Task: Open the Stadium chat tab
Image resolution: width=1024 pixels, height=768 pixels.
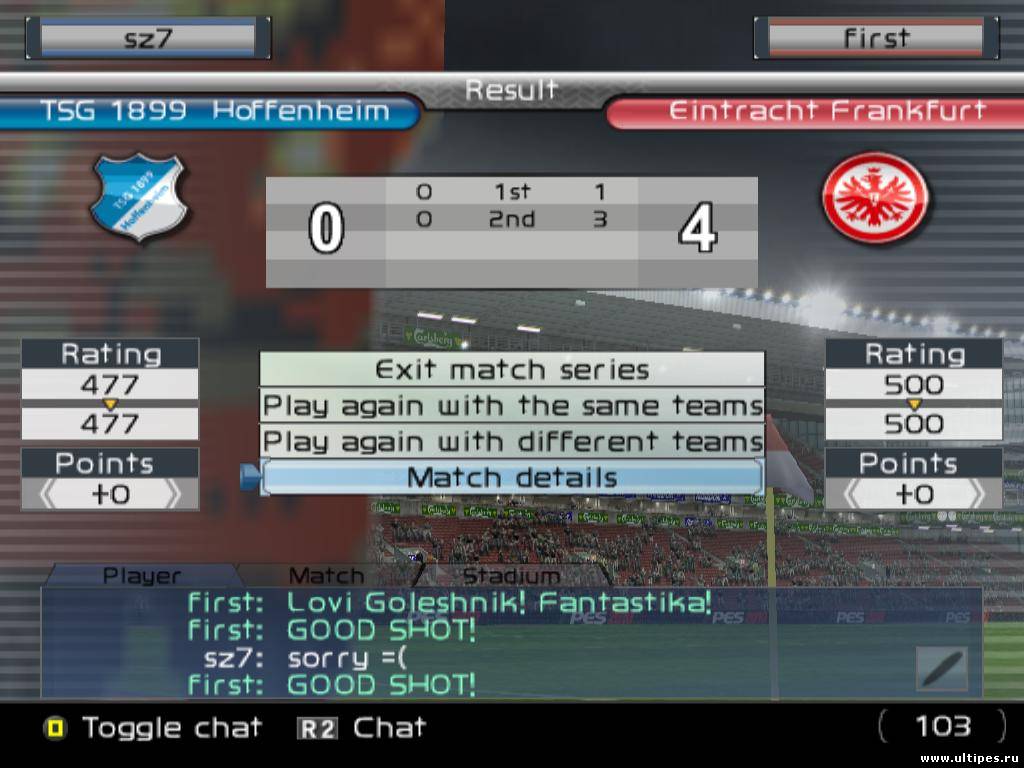Action: click(x=511, y=575)
